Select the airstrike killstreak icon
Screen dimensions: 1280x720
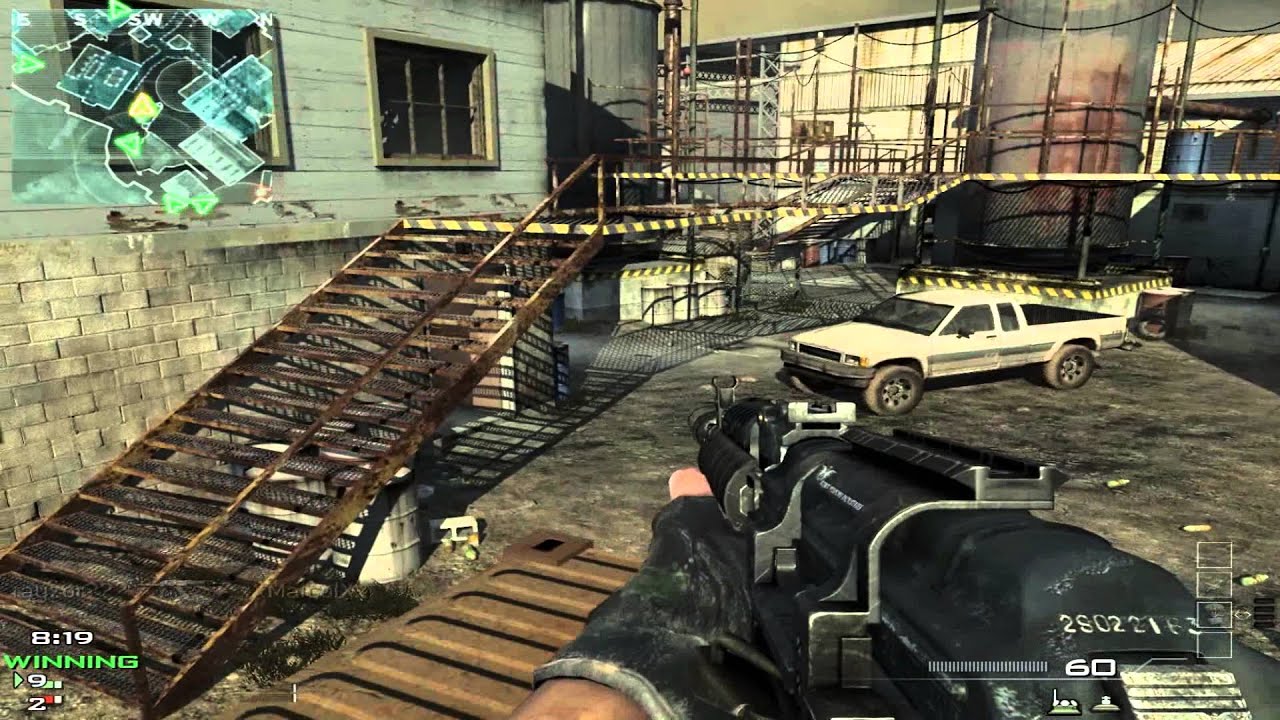pos(1214,583)
